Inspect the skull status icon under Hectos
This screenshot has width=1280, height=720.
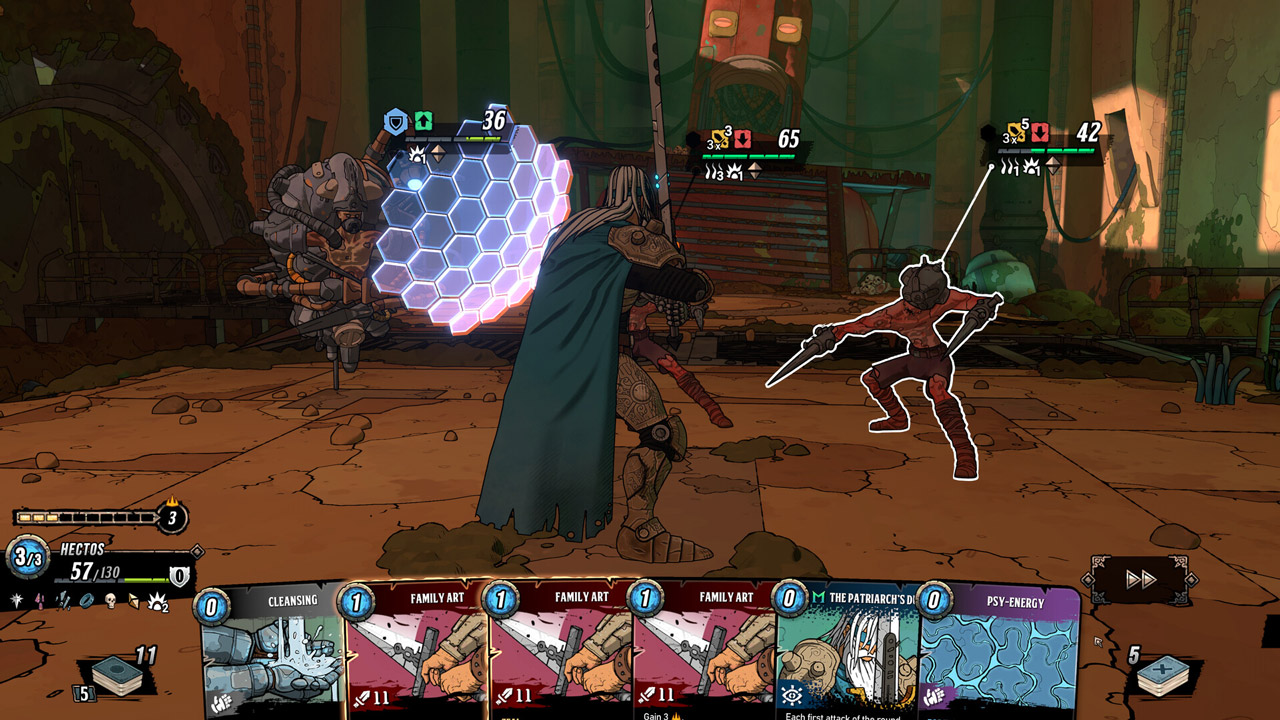(111, 600)
